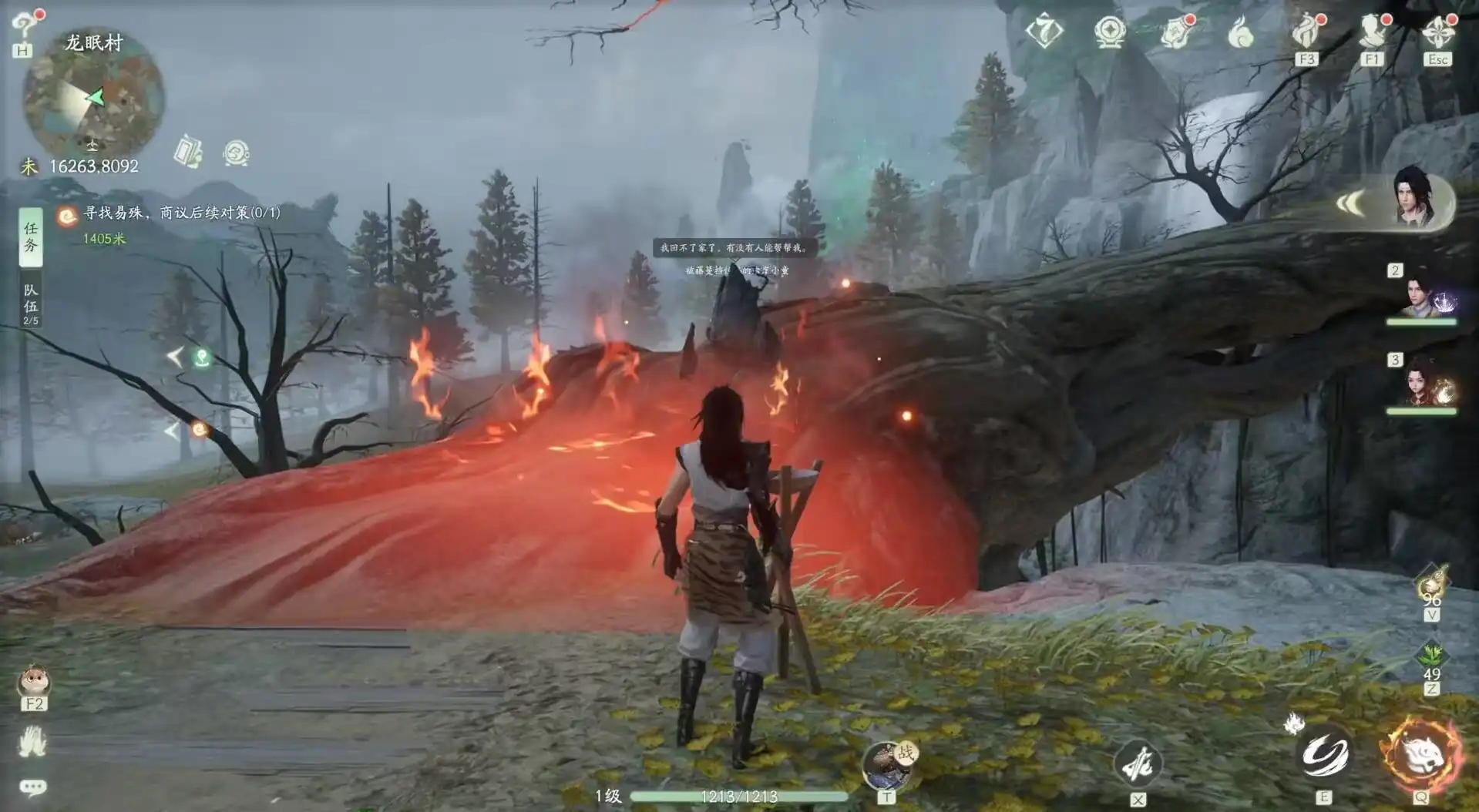Open the flame-shaped F3 menu icon
Viewport: 1479px width, 812px height.
click(x=1306, y=32)
